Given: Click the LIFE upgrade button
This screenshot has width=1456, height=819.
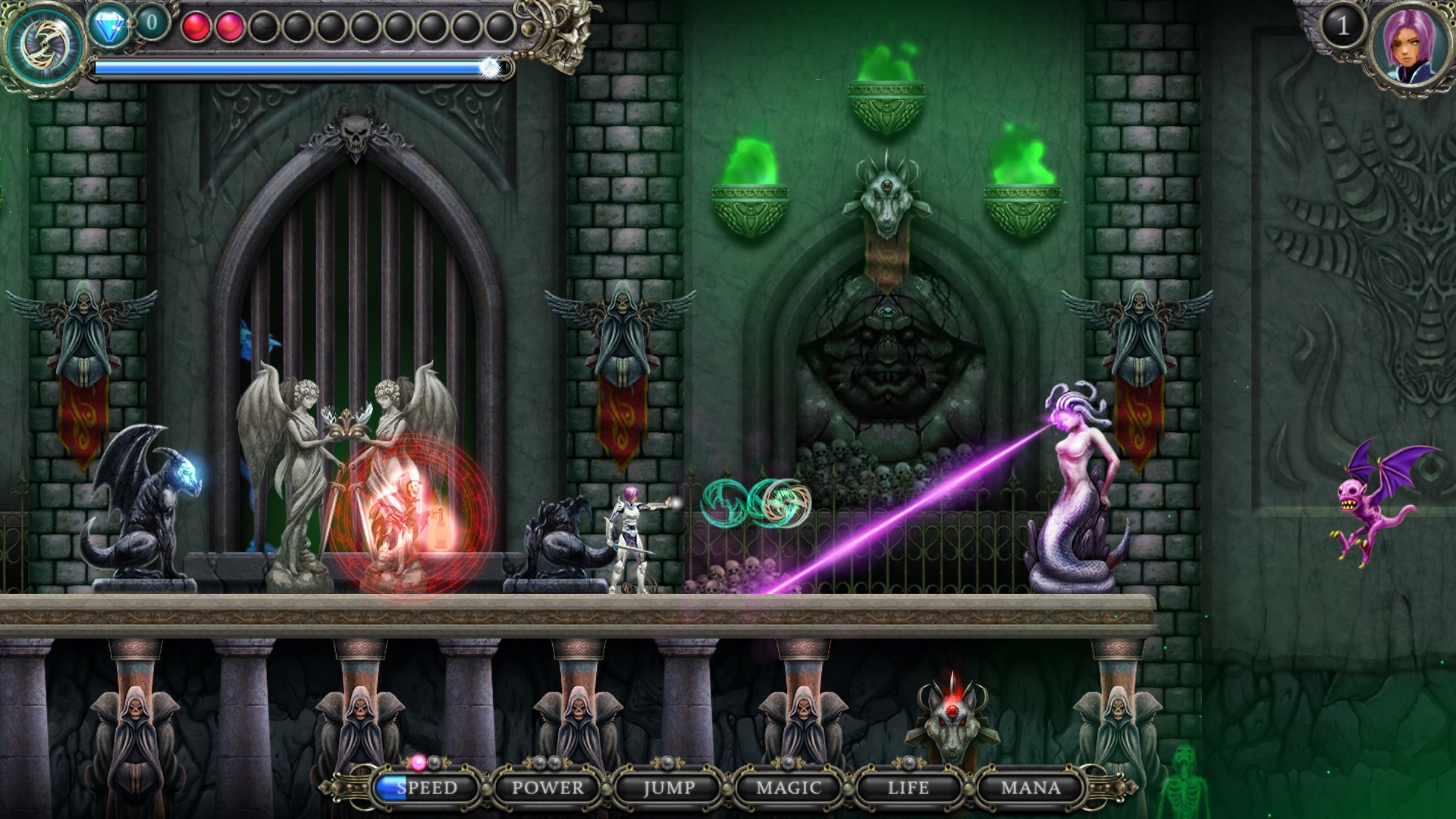Looking at the screenshot, I should point(908,788).
